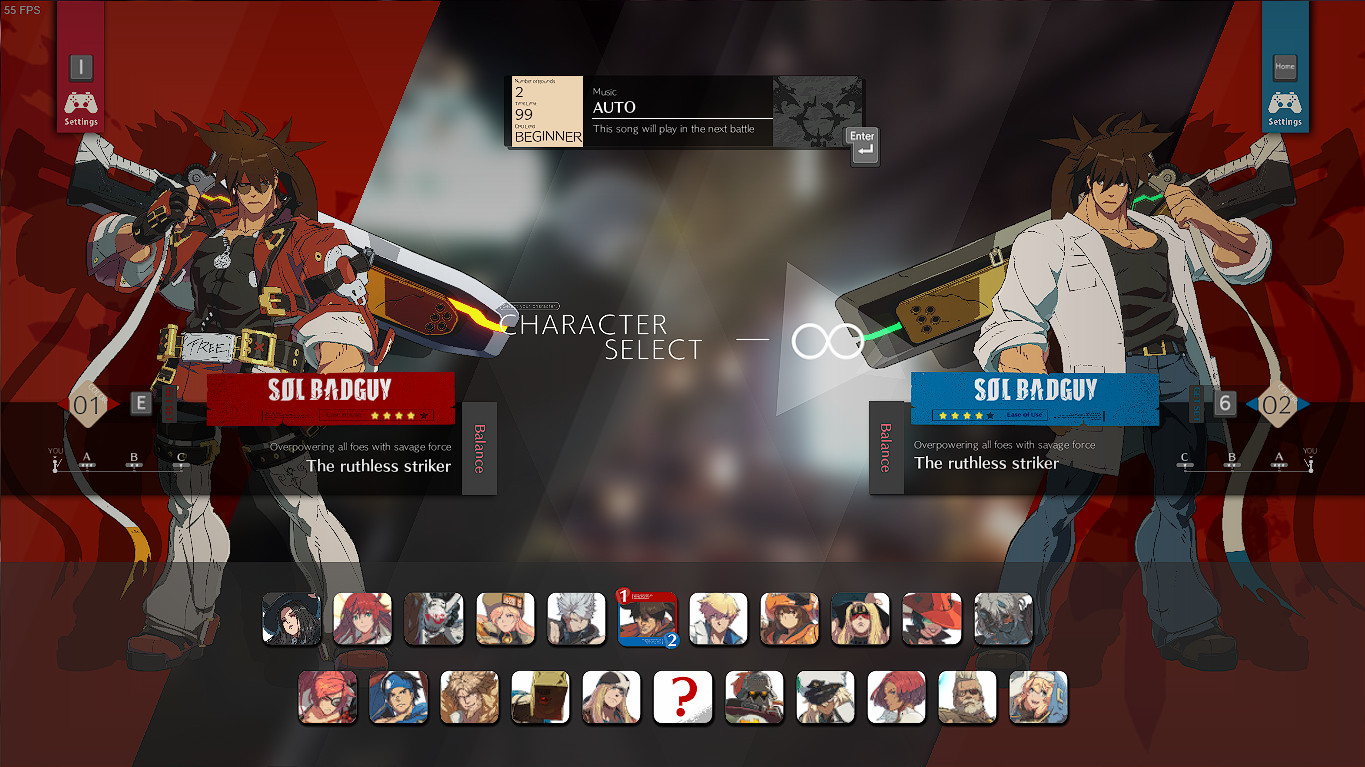Select Ky Kiske's portrait next to Sol
Image resolution: width=1365 pixels, height=767 pixels.
tap(718, 618)
